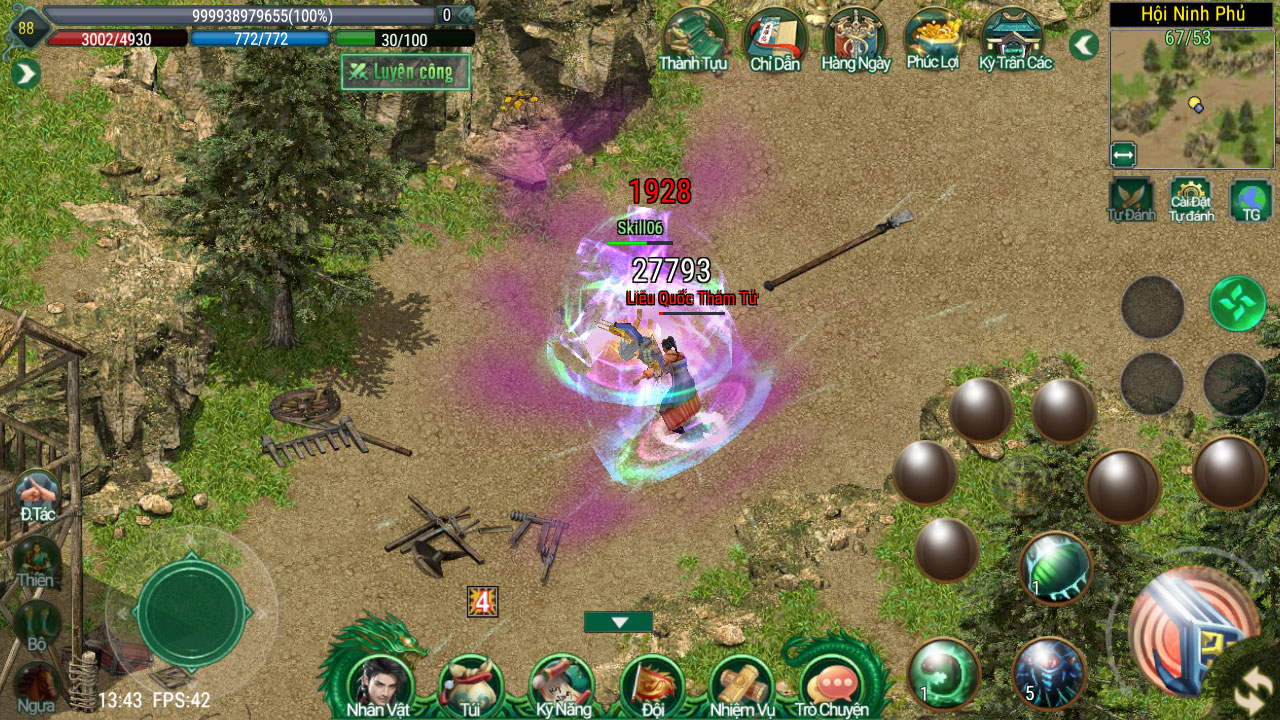Open the Kỹ Năng skills menu
Image resolution: width=1280 pixels, height=720 pixels.
tap(561, 685)
